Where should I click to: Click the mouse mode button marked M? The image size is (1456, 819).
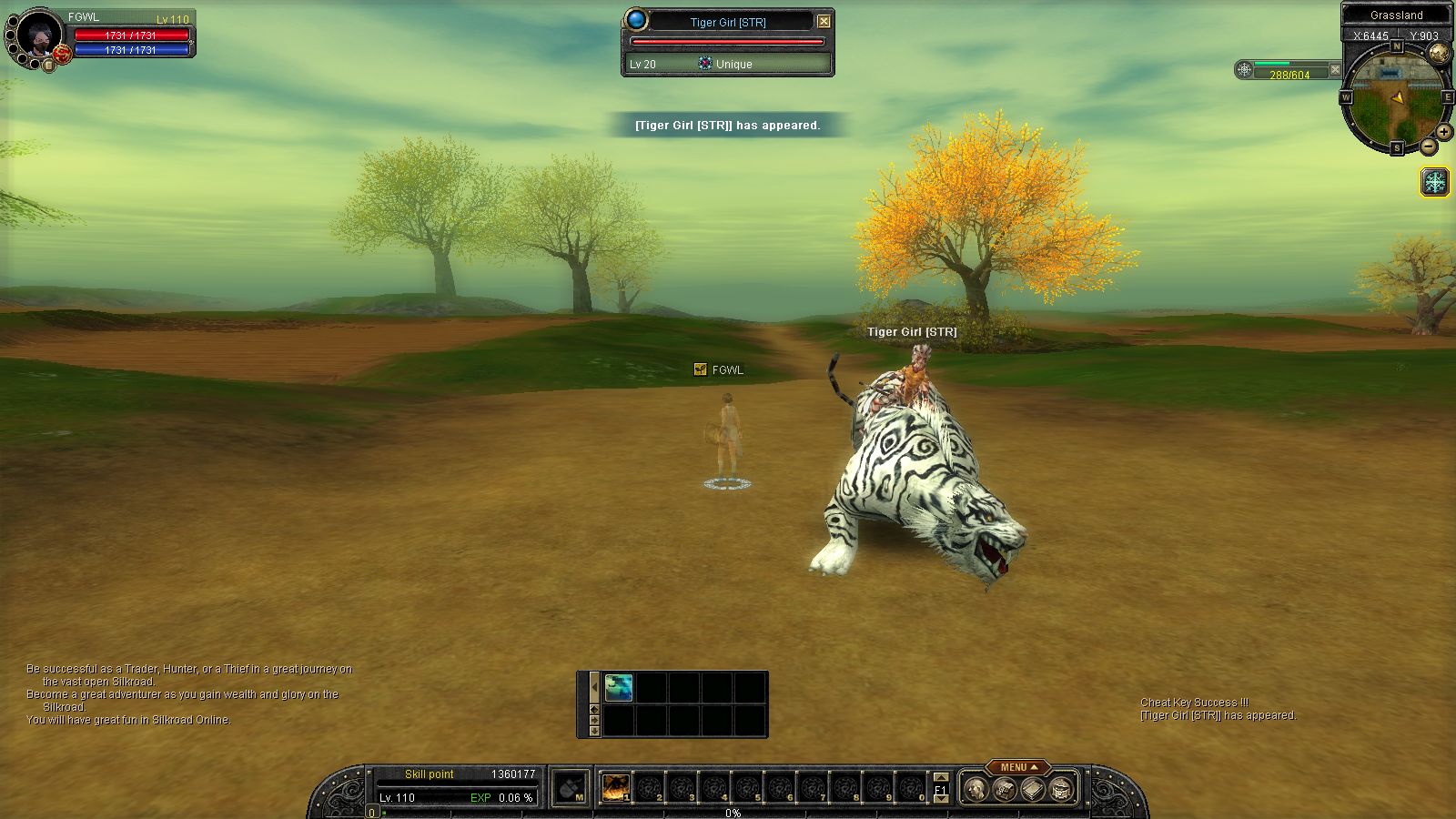(x=571, y=787)
